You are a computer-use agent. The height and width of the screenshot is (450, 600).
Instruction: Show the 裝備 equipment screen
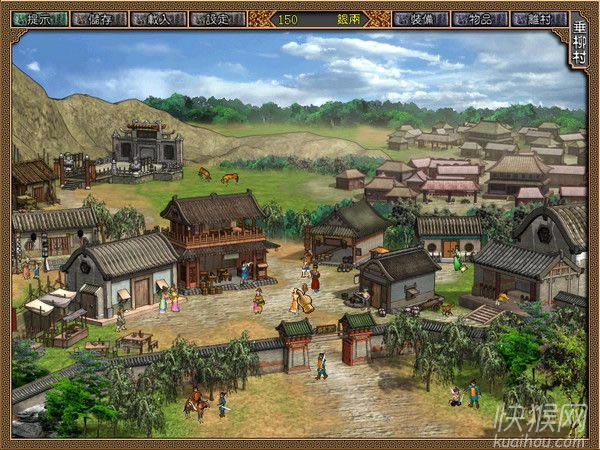pos(420,18)
